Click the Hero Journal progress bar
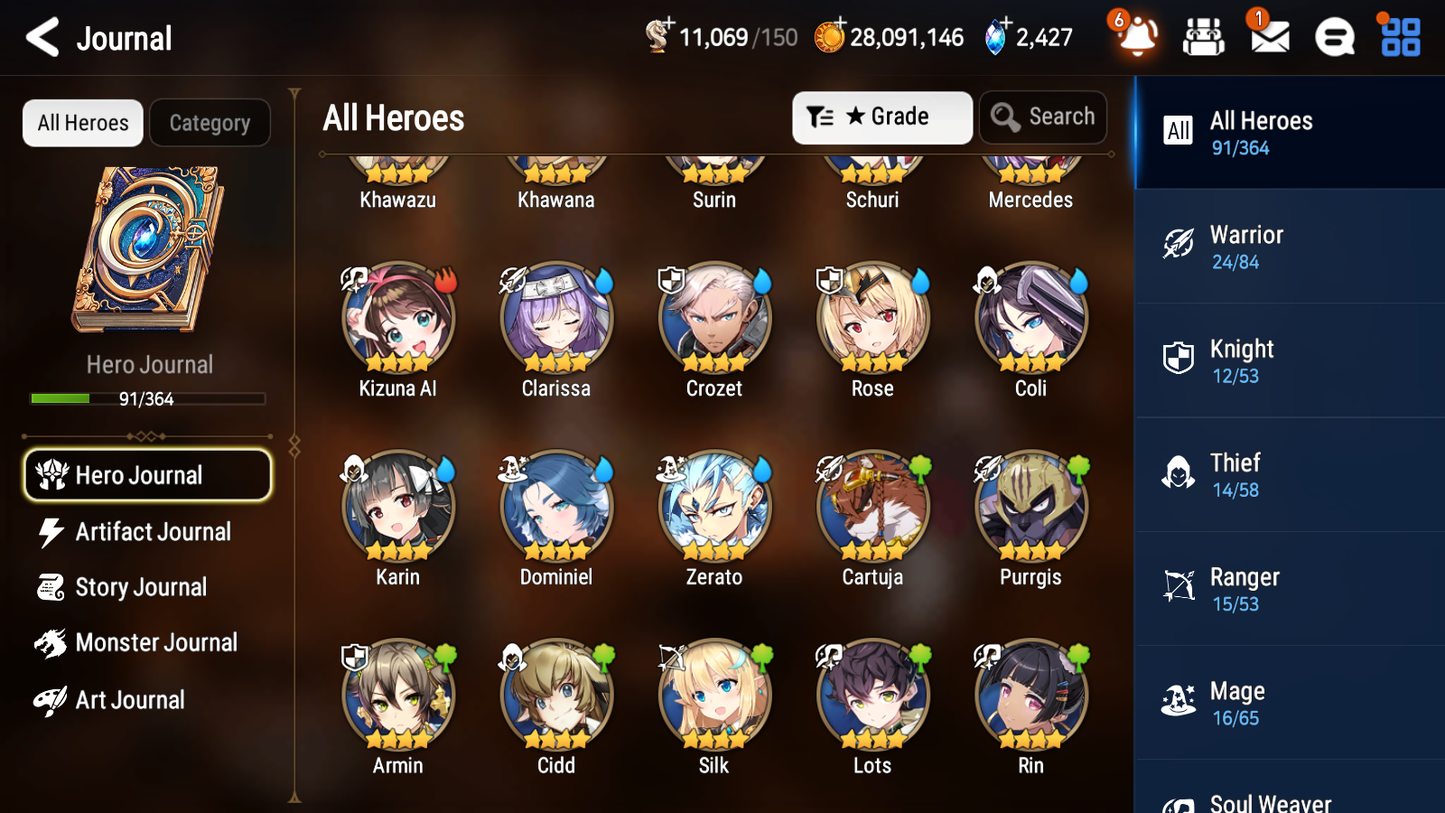The height and width of the screenshot is (813, 1445). click(148, 397)
